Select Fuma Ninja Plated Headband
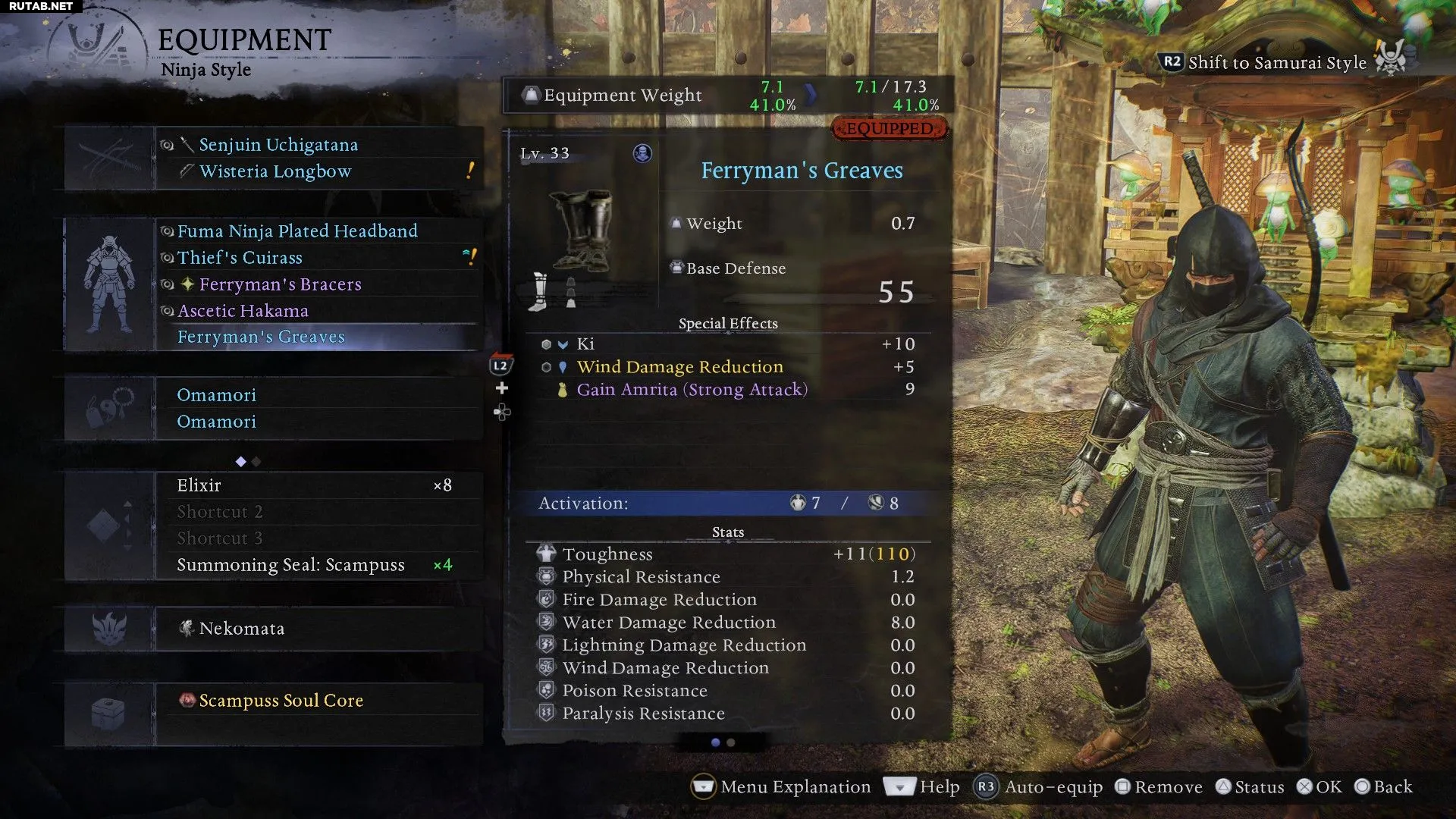1456x819 pixels. (x=297, y=231)
